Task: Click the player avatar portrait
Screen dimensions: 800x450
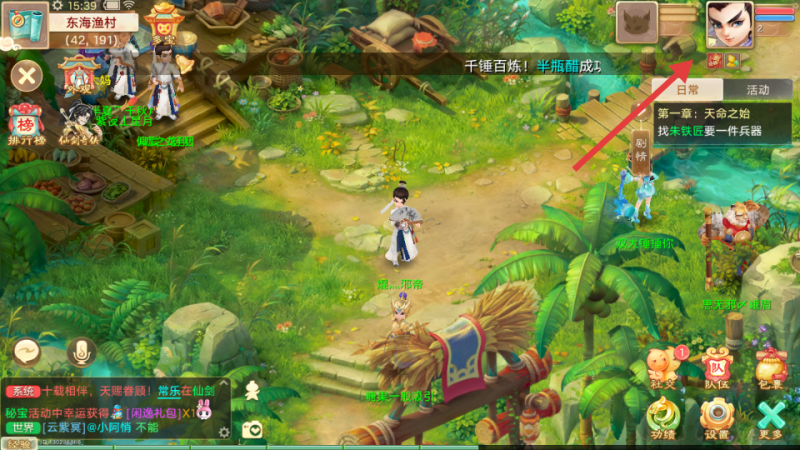Action: pos(729,23)
